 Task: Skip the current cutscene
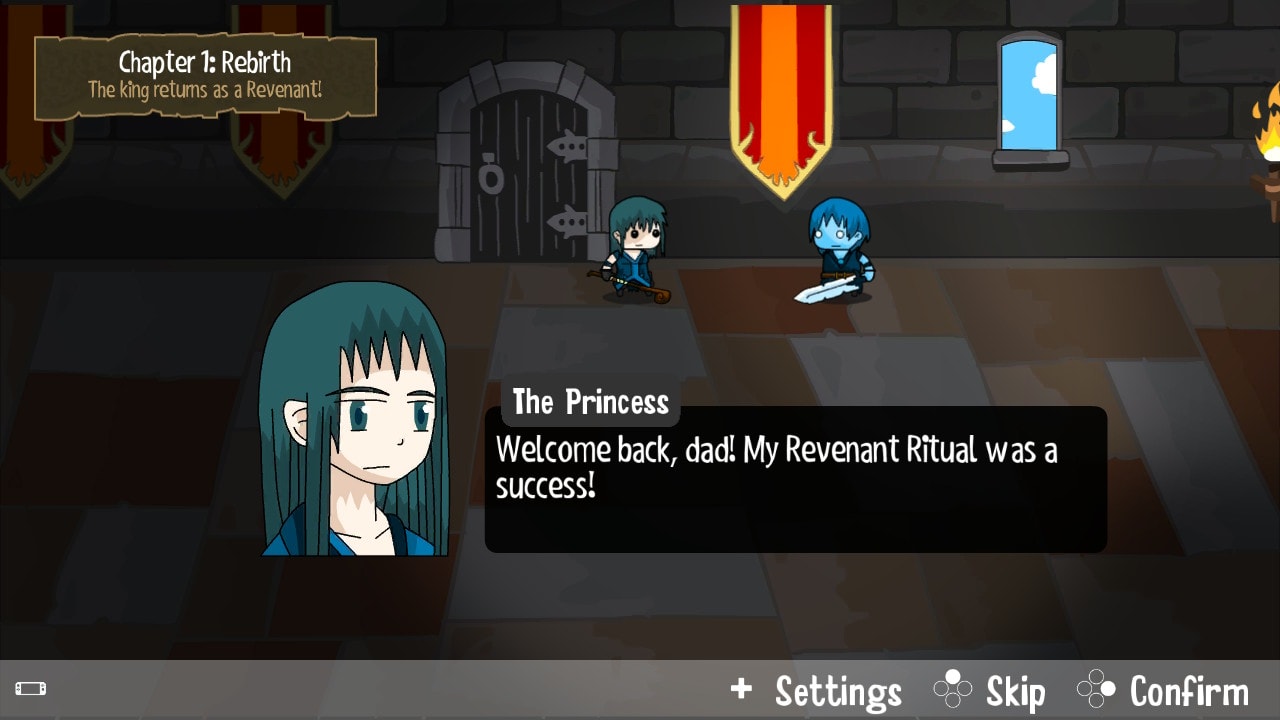tap(1013, 690)
